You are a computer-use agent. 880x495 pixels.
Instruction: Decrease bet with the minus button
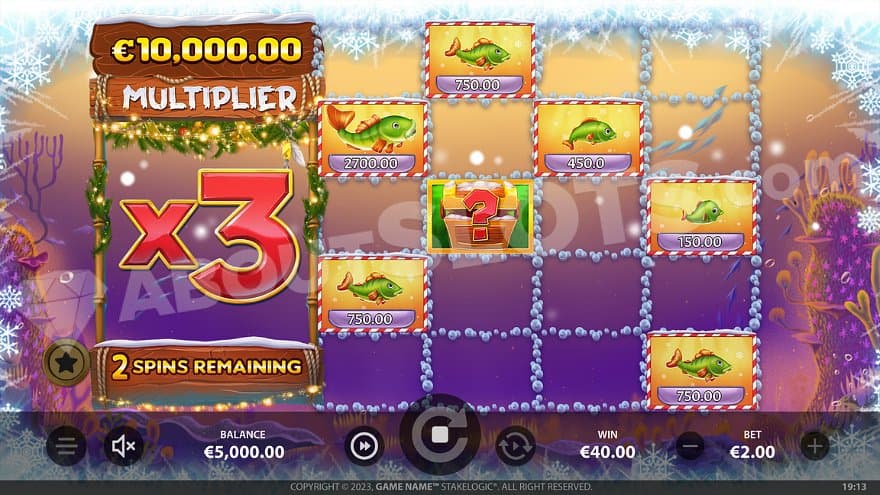pyautogui.click(x=690, y=445)
